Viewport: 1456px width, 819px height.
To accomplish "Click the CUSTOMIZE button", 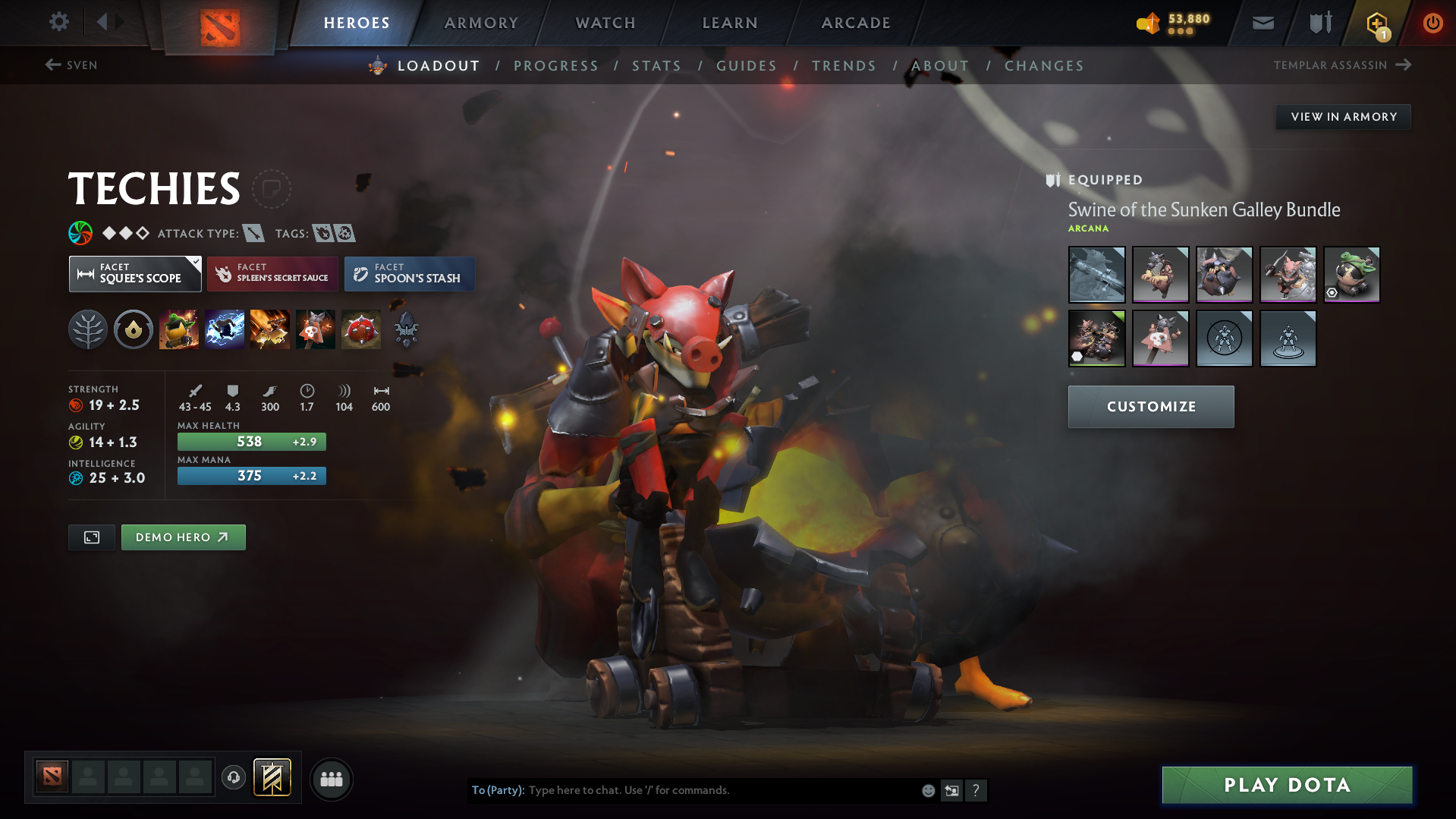I will (x=1150, y=406).
